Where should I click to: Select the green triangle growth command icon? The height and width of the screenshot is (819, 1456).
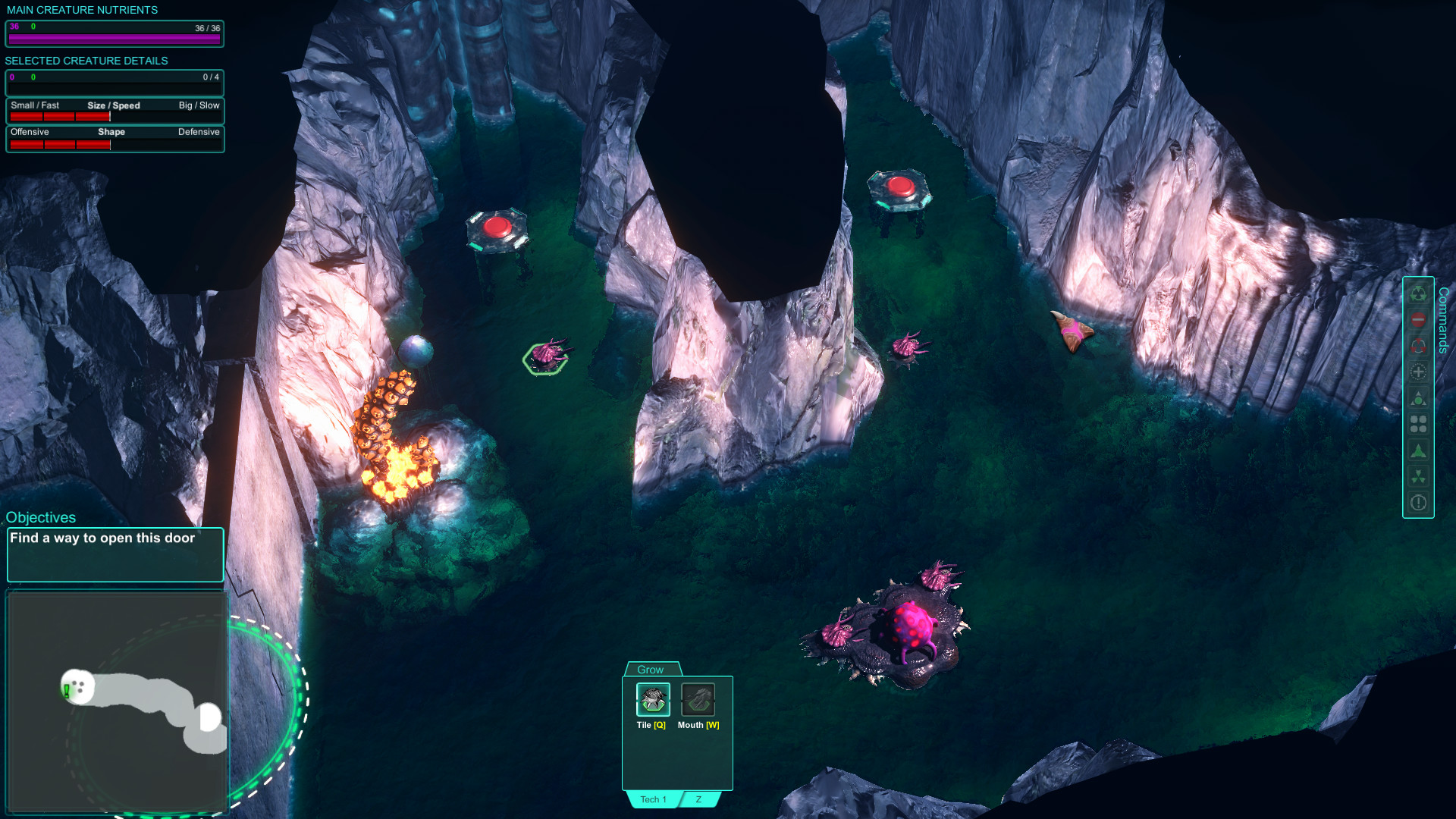tap(1418, 450)
